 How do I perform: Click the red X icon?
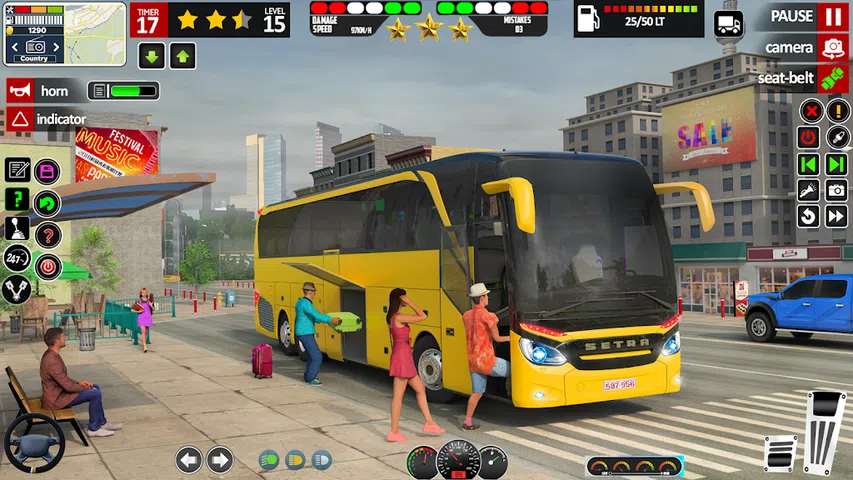click(x=810, y=111)
